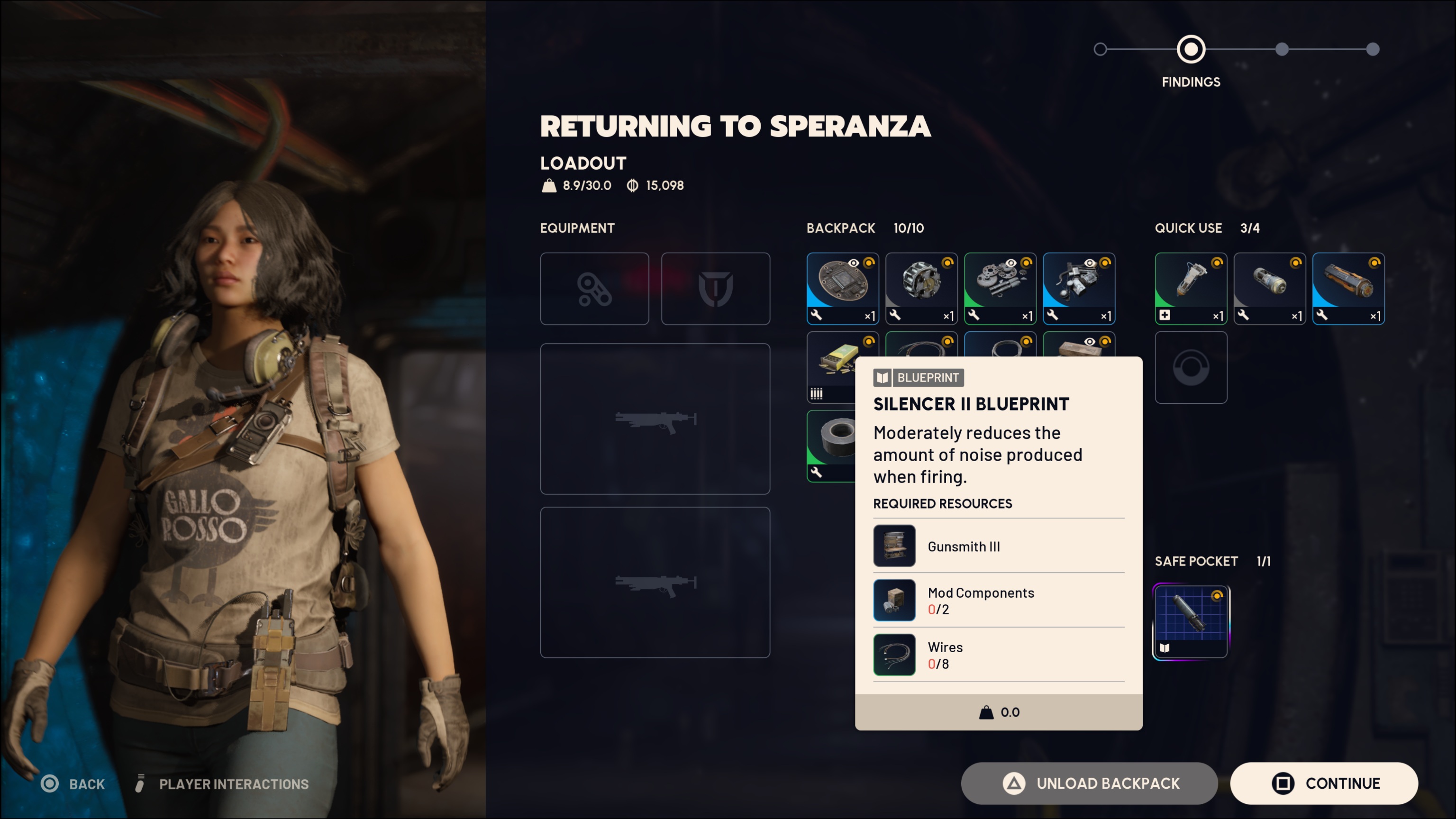Select the gears and mechanical parts item
This screenshot has height=819, width=1456.
1000,288
